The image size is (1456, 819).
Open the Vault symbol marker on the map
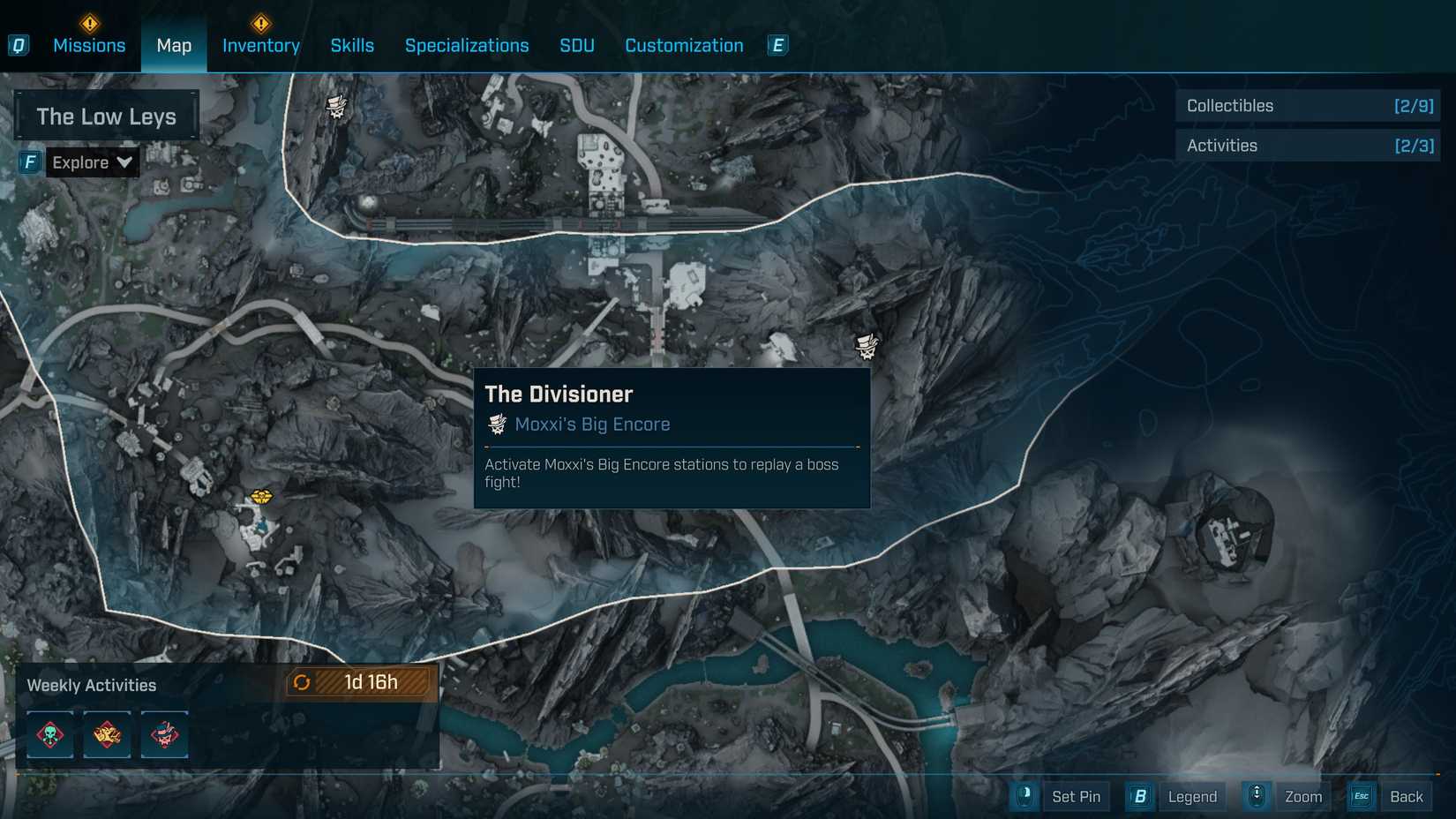(x=262, y=496)
